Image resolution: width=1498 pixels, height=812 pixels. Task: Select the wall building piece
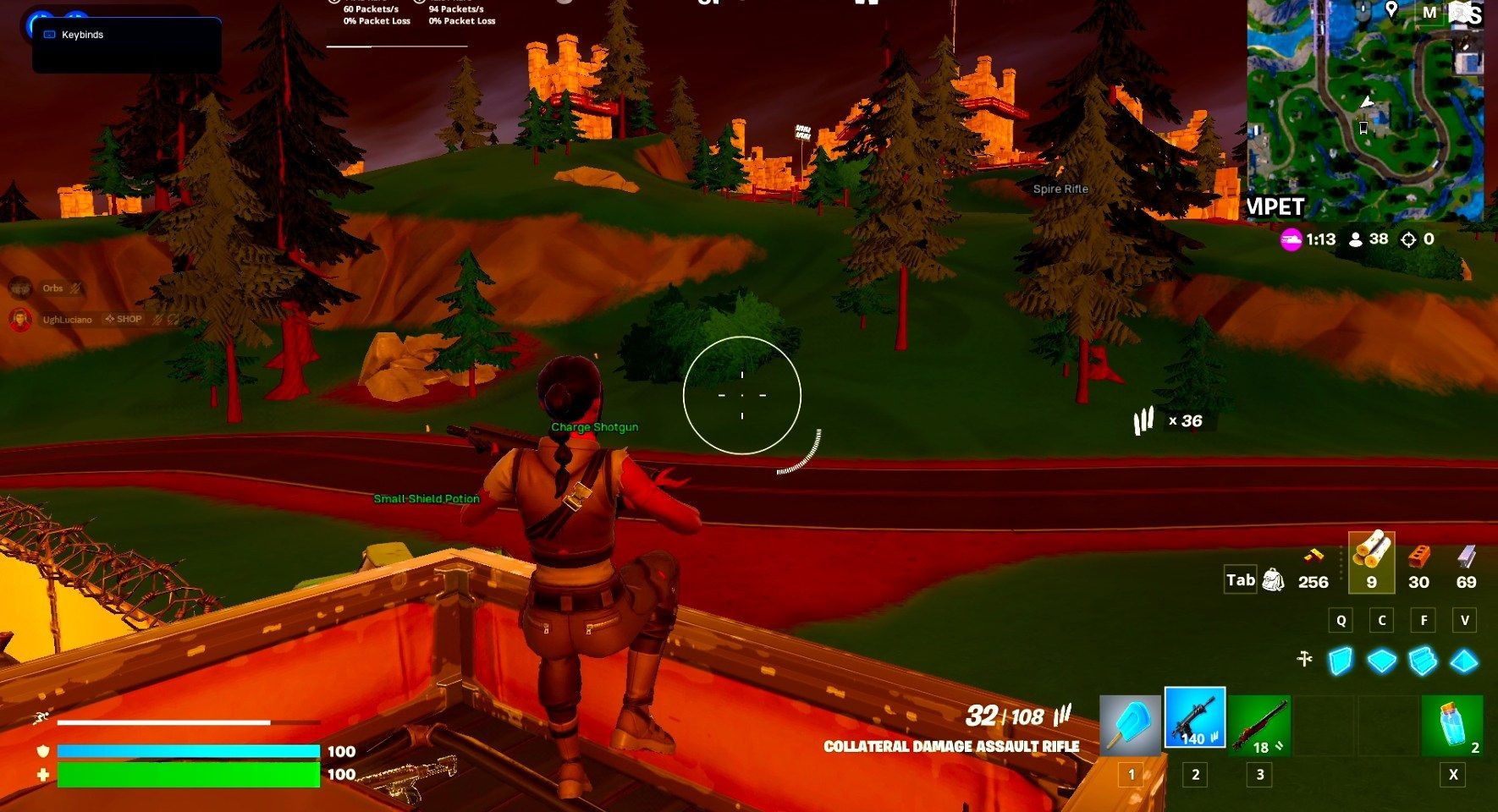[x=1341, y=661]
